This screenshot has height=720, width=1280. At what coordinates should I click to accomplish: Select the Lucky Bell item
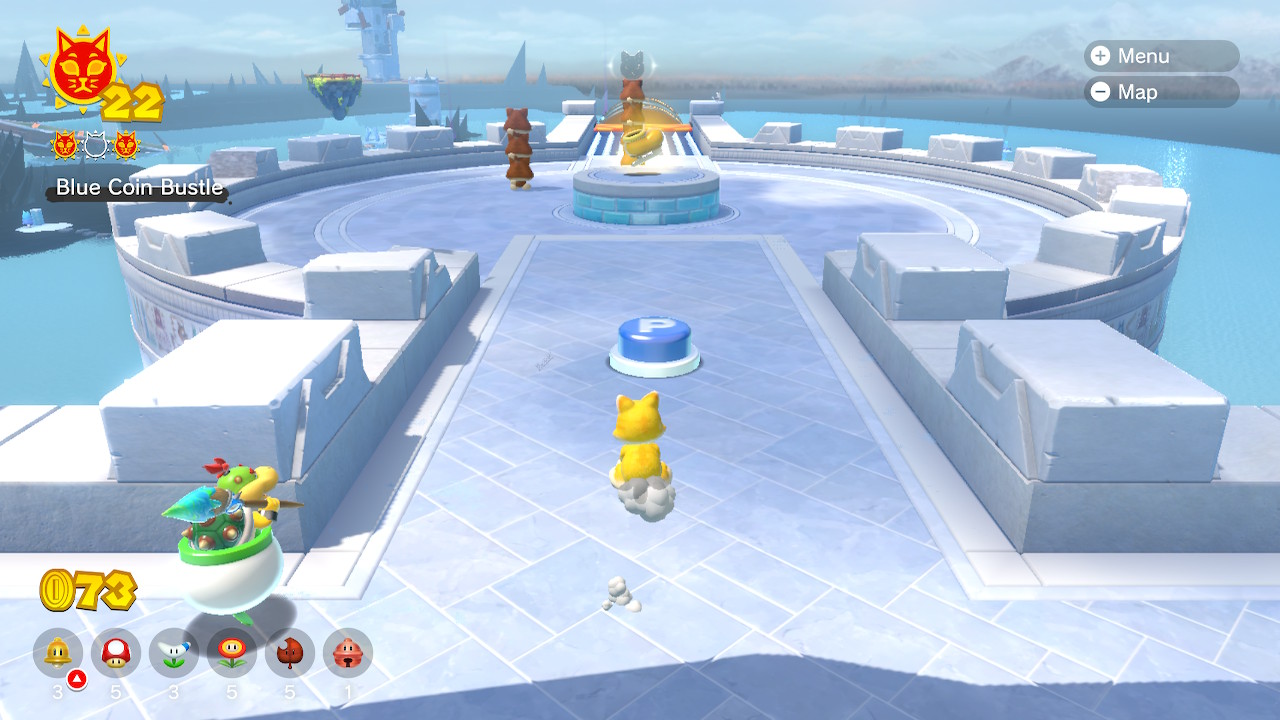click(348, 654)
